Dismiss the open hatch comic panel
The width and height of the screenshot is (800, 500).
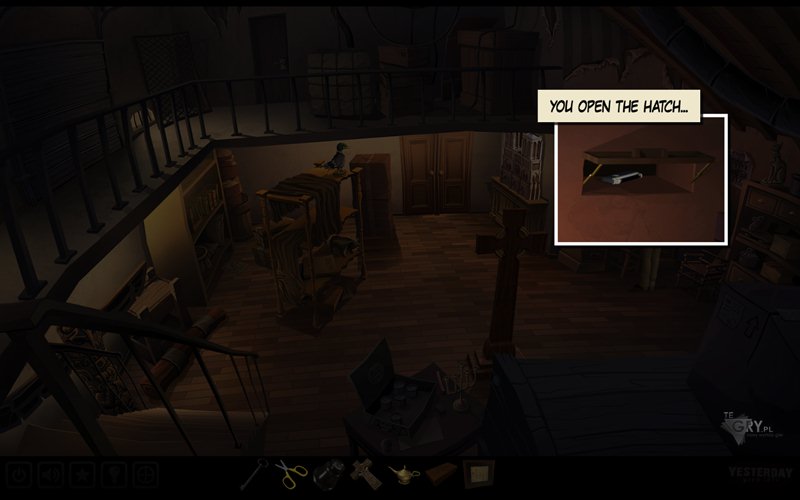(x=641, y=179)
